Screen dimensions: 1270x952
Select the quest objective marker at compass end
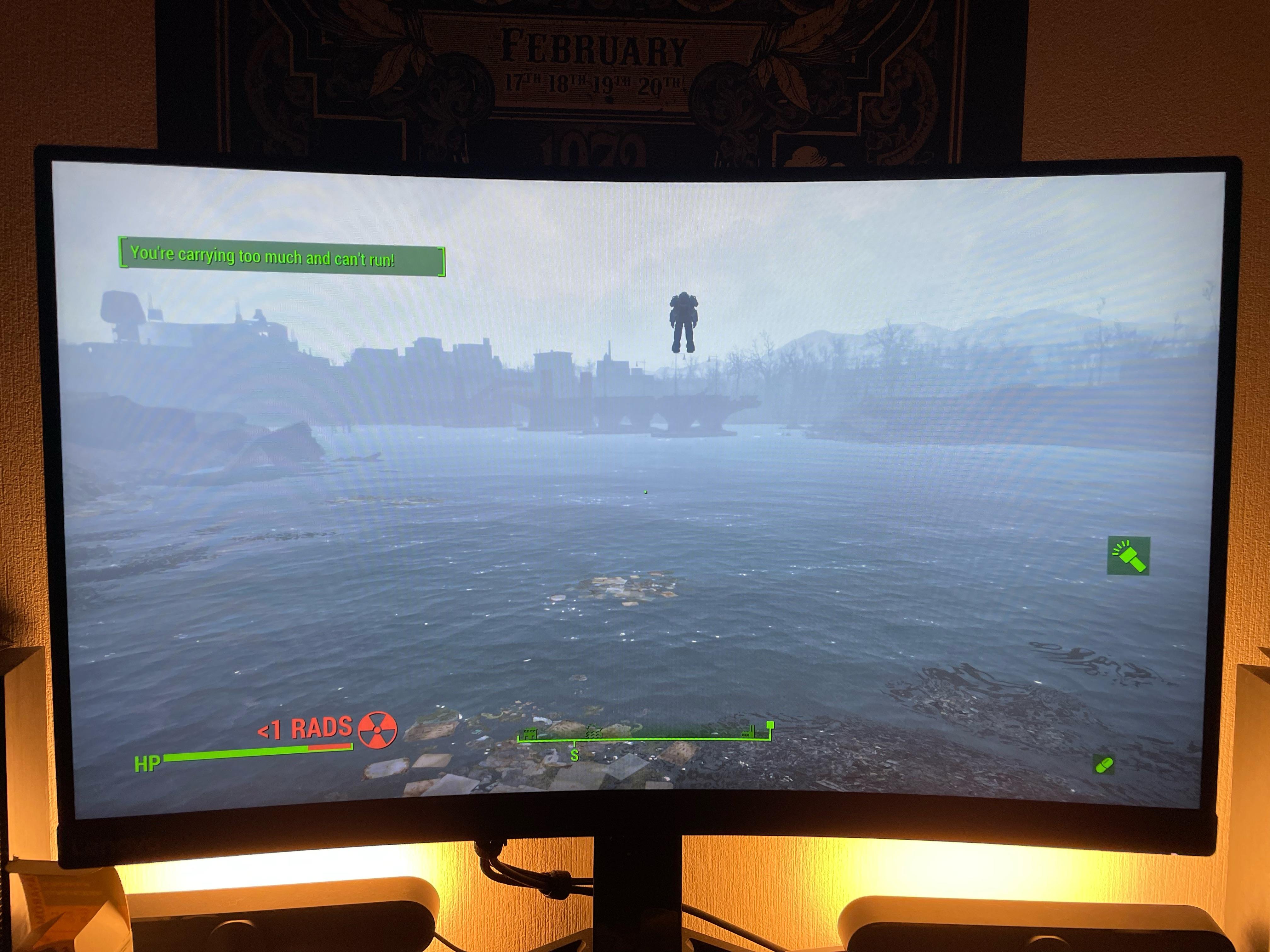[x=770, y=724]
